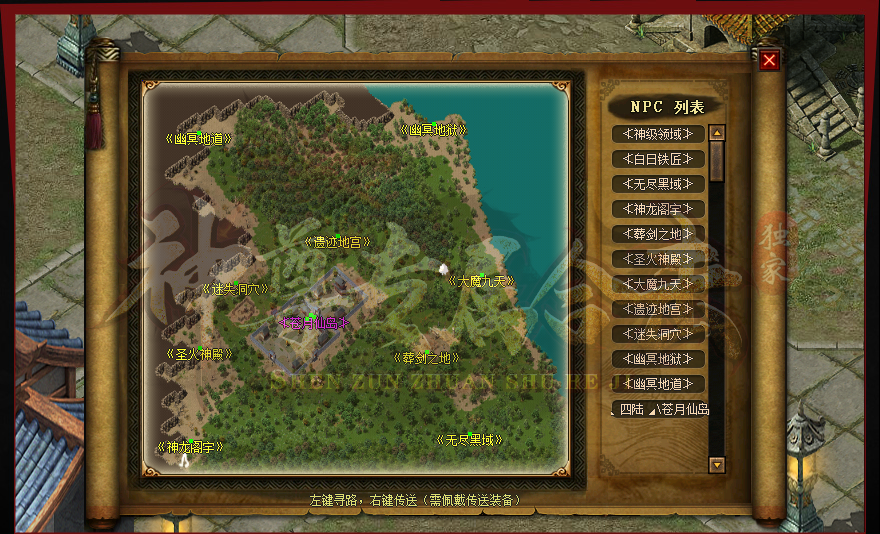Close the map window with red X
This screenshot has width=880, height=534.
[x=769, y=60]
